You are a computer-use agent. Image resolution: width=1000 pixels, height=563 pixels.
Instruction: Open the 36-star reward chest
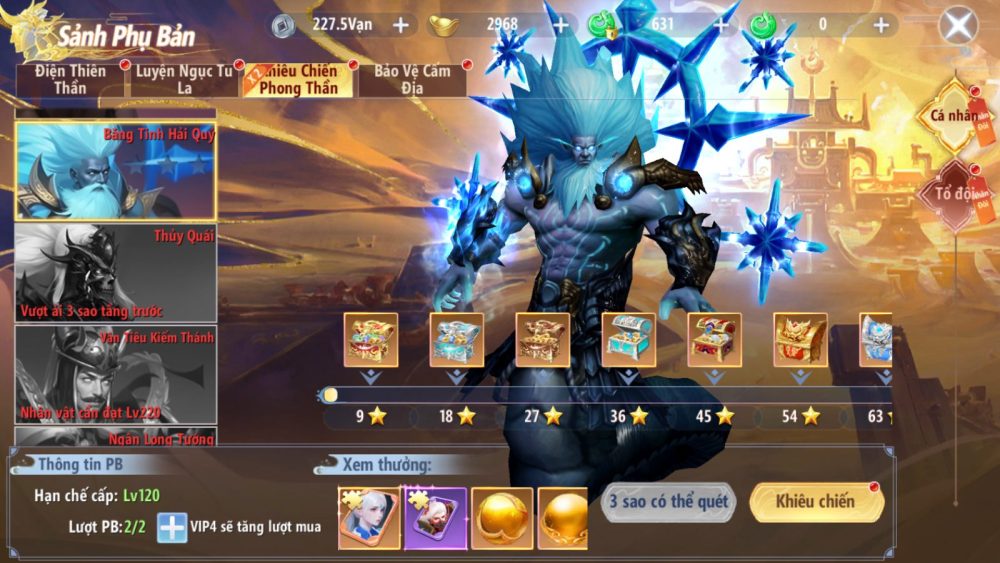[629, 341]
